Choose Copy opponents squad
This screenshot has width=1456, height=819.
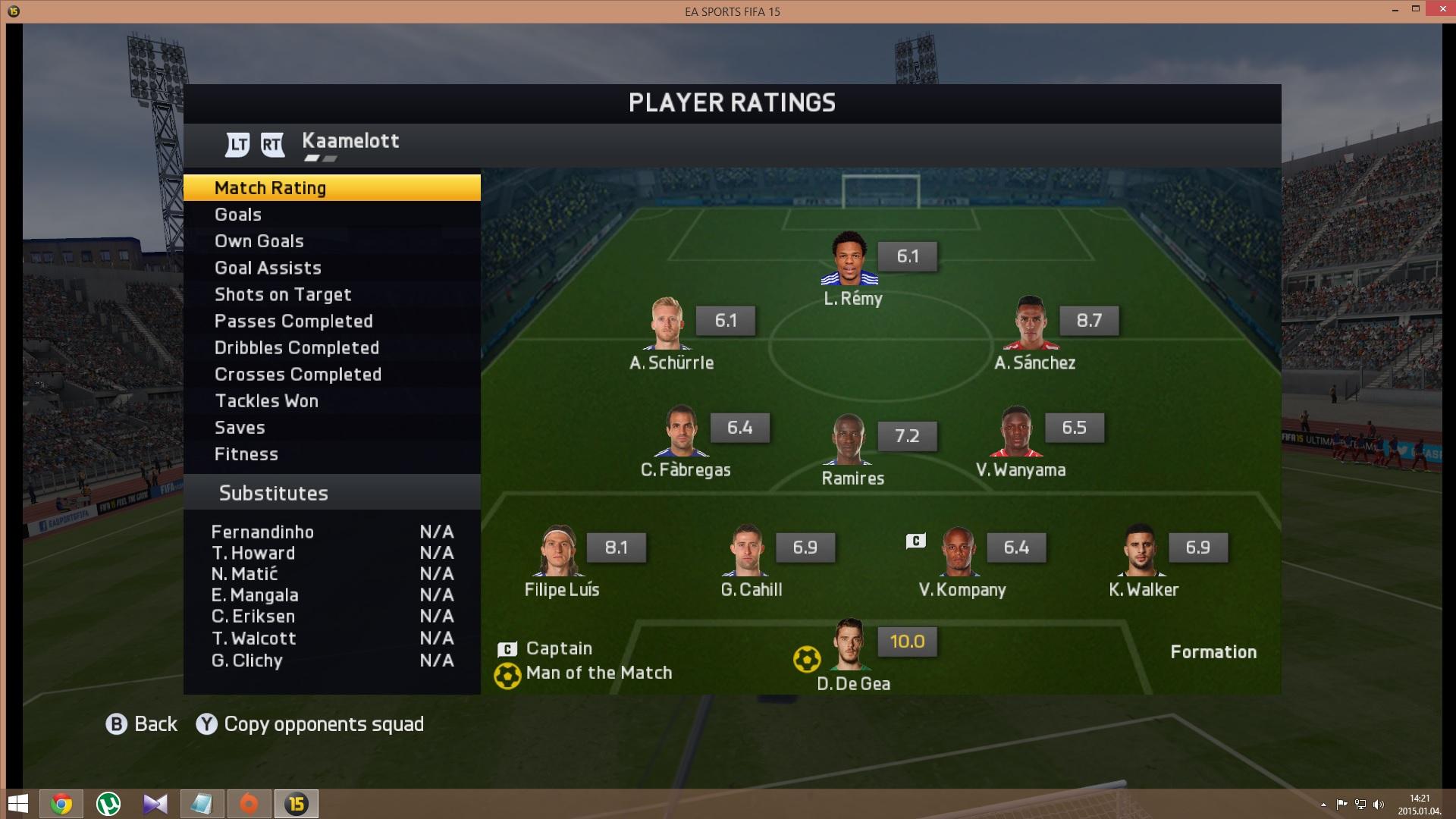click(311, 724)
